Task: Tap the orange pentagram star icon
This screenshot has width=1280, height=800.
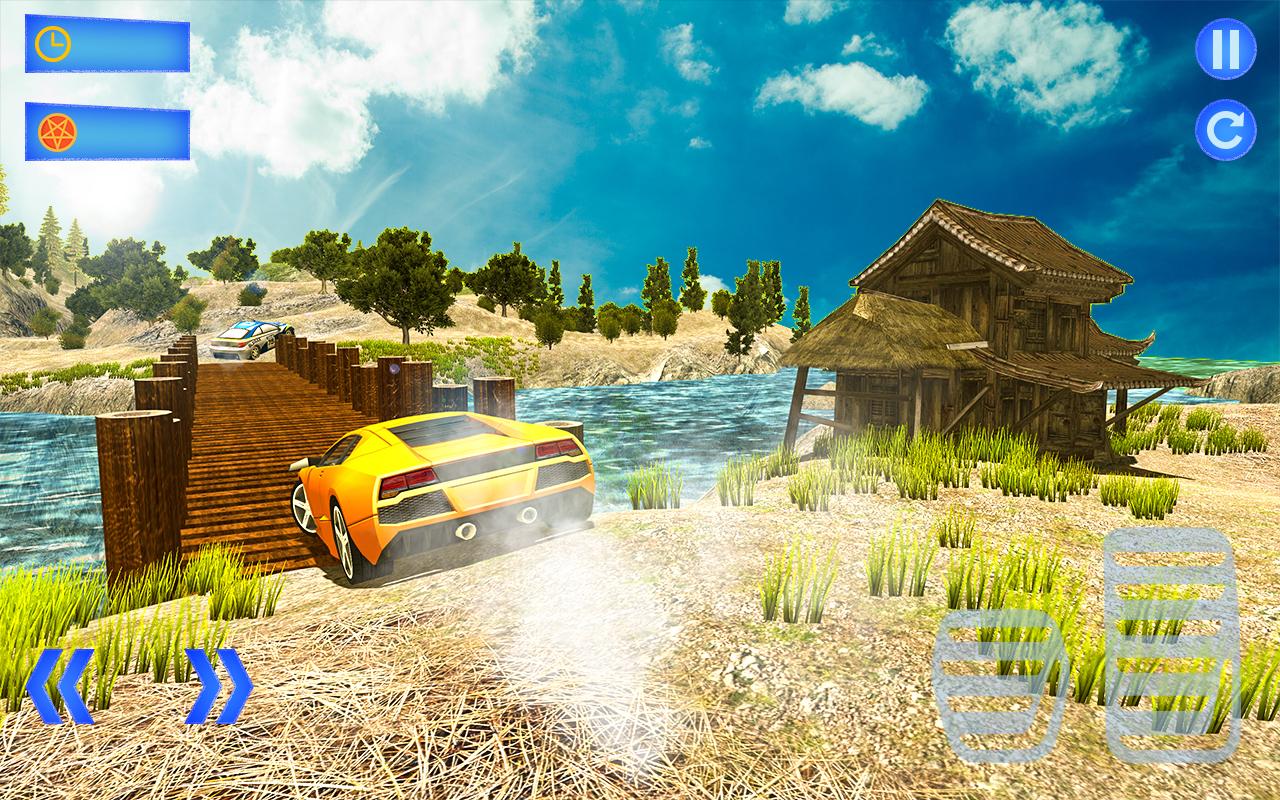Action: point(60,135)
